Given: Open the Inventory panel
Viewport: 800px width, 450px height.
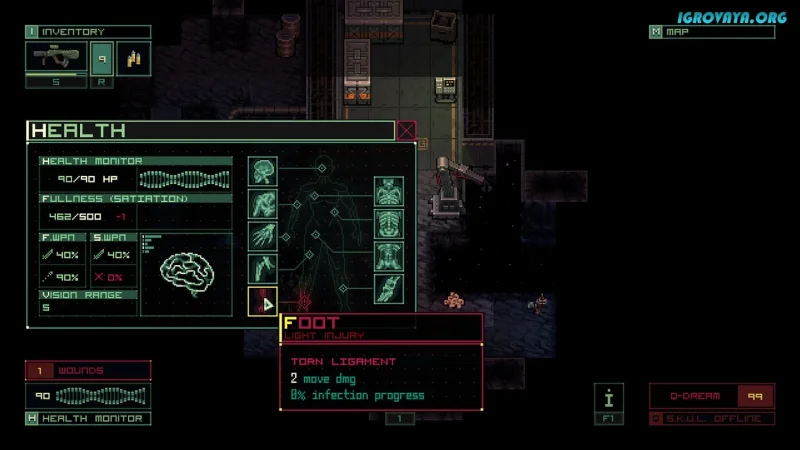Looking at the screenshot, I should pyautogui.click(x=88, y=32).
